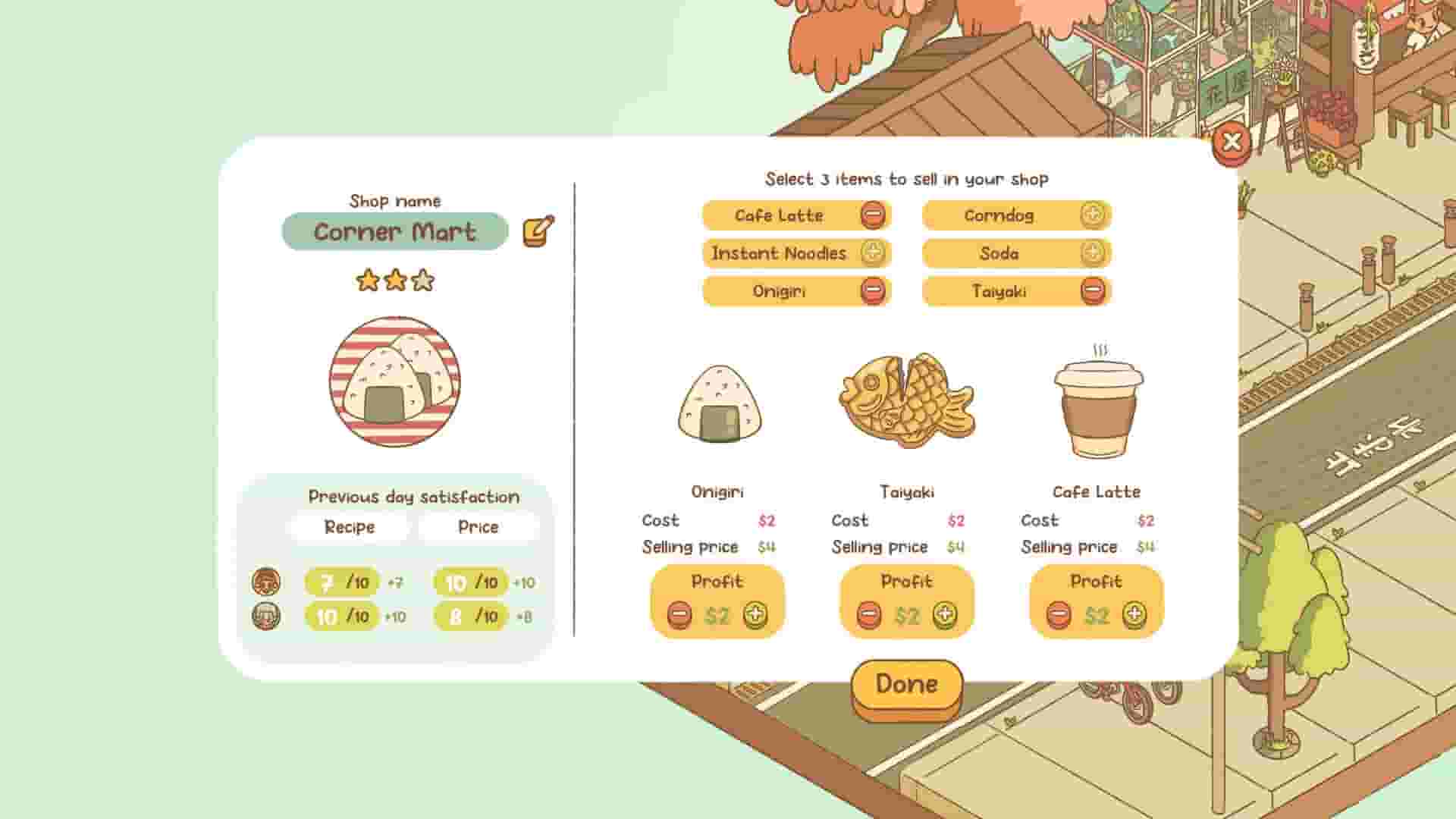The width and height of the screenshot is (1456, 819).
Task: Click the Recipe satisfaction header
Action: click(351, 526)
